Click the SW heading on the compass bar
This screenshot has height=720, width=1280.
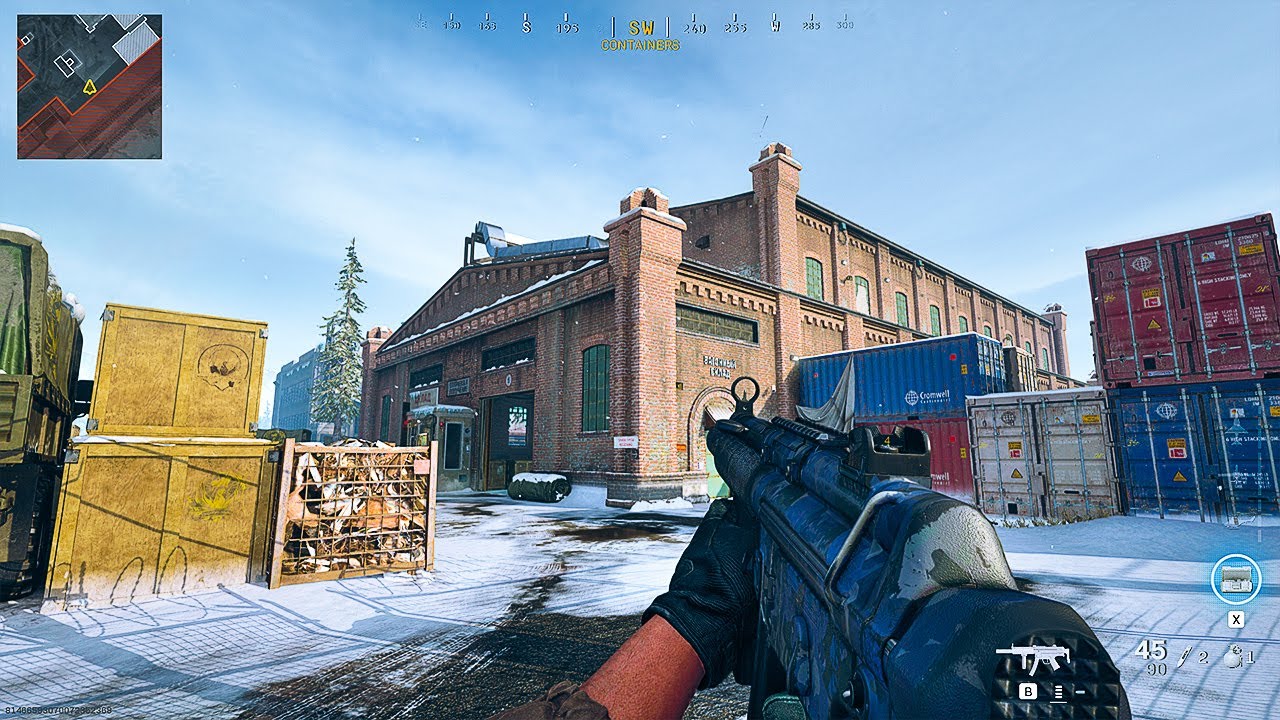coord(640,28)
